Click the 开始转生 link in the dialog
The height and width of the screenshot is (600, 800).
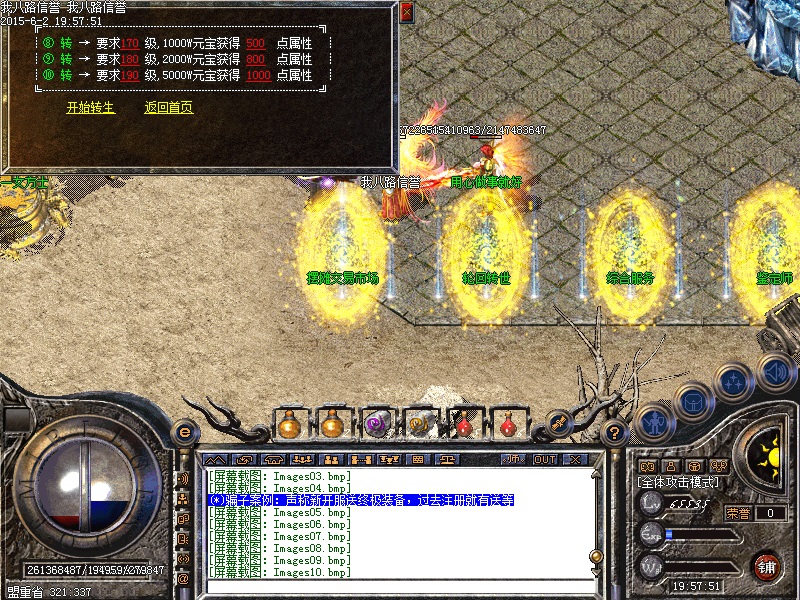point(91,108)
